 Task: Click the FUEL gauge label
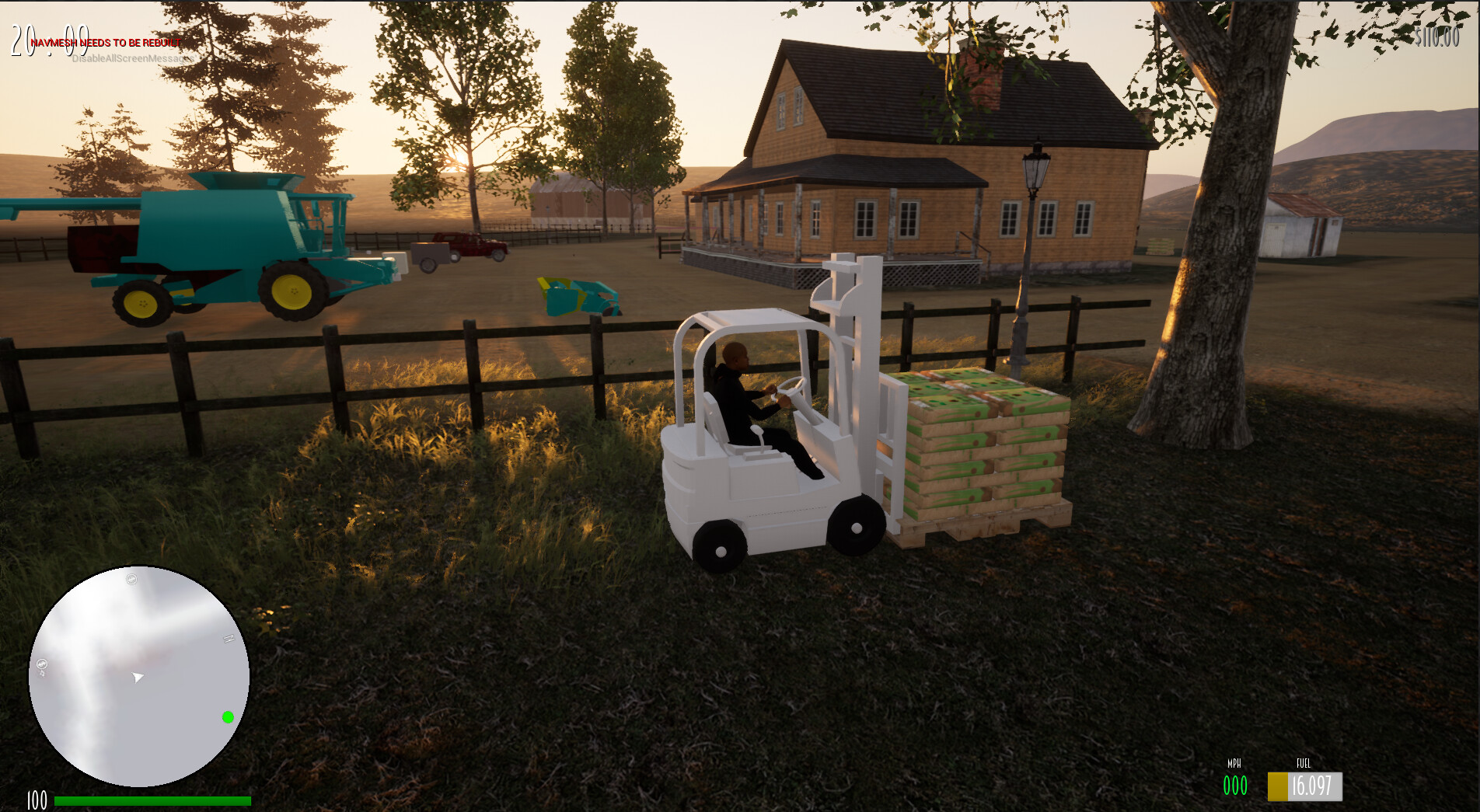[x=1303, y=765]
